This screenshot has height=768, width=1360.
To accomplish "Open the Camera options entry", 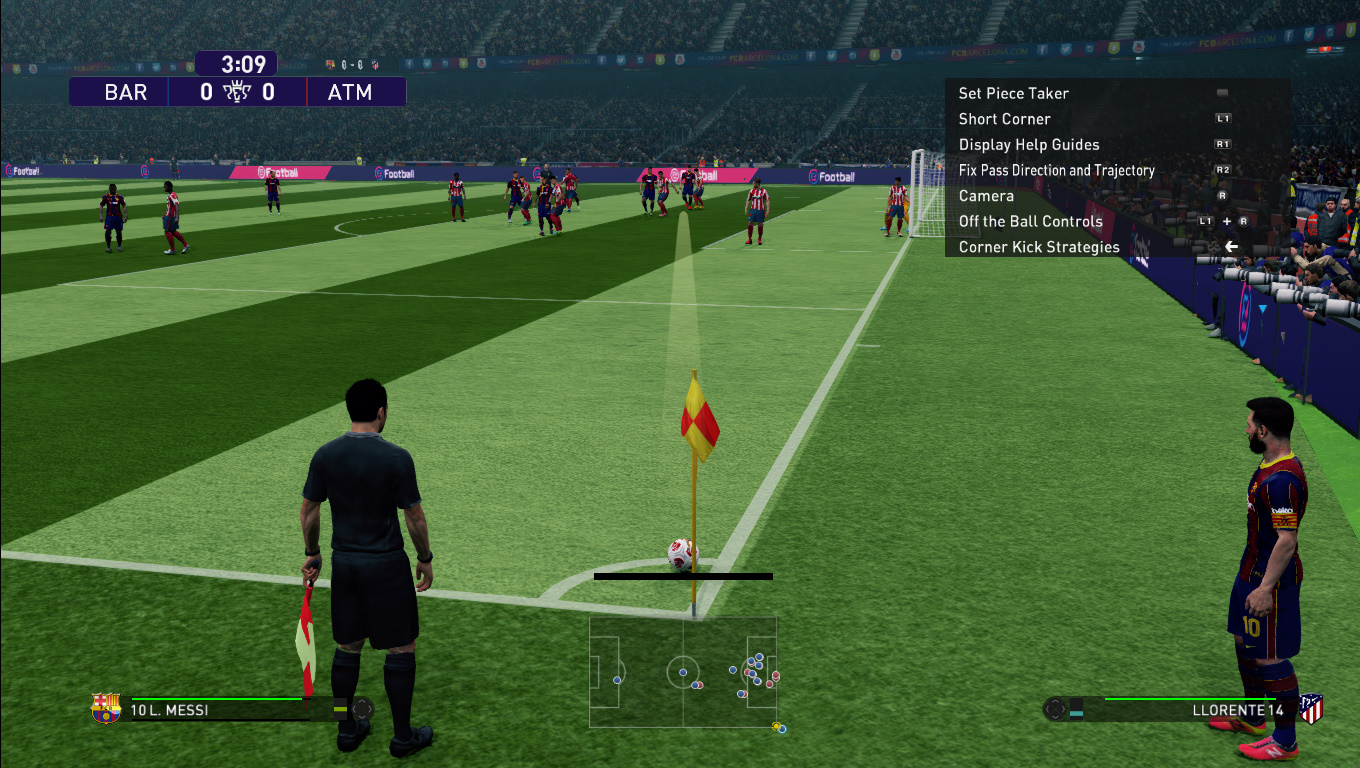I will click(986, 195).
